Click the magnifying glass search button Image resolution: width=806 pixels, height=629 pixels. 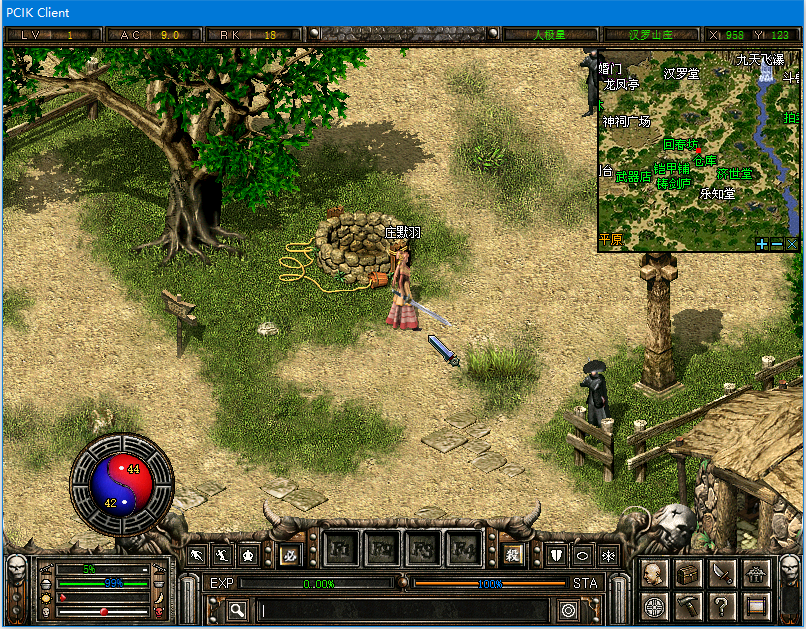click(x=237, y=609)
